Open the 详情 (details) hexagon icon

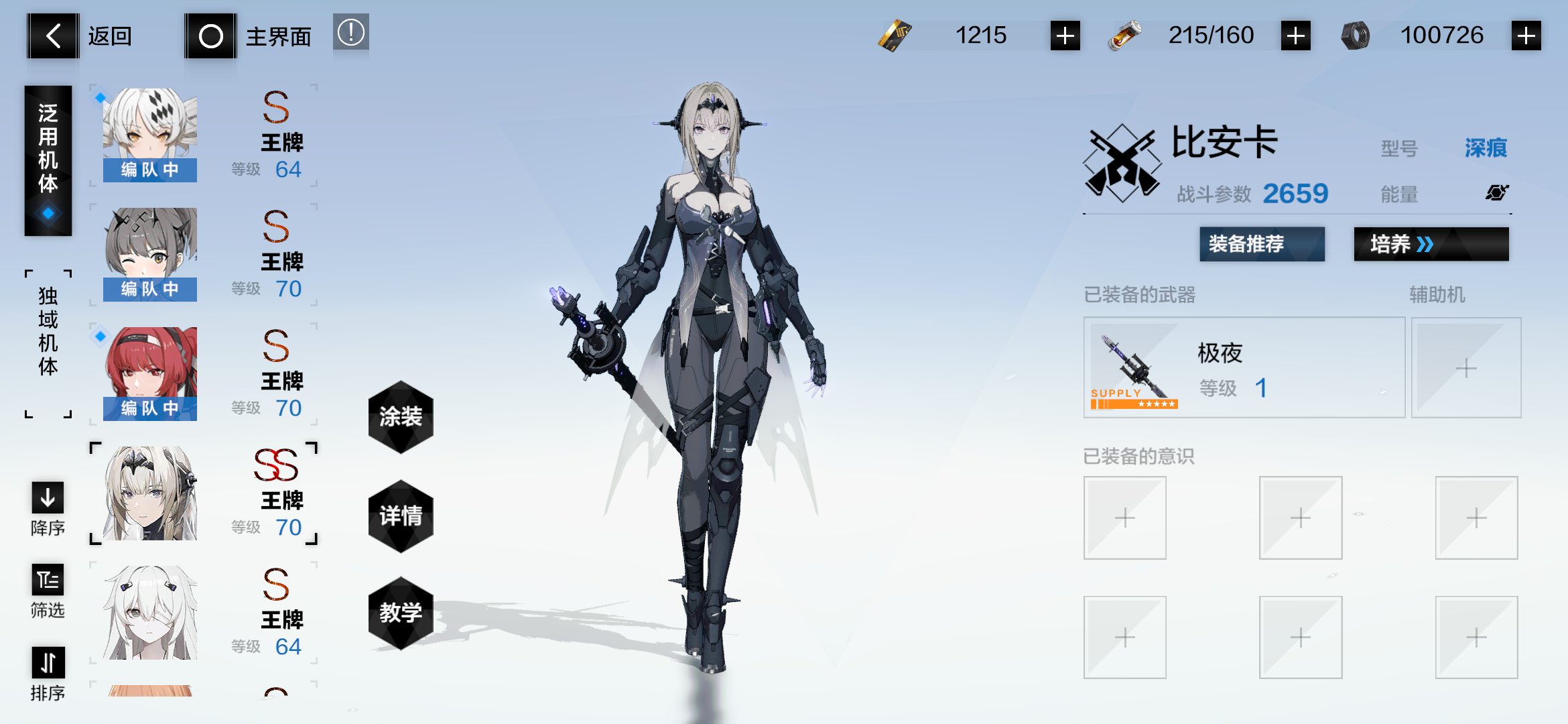400,515
